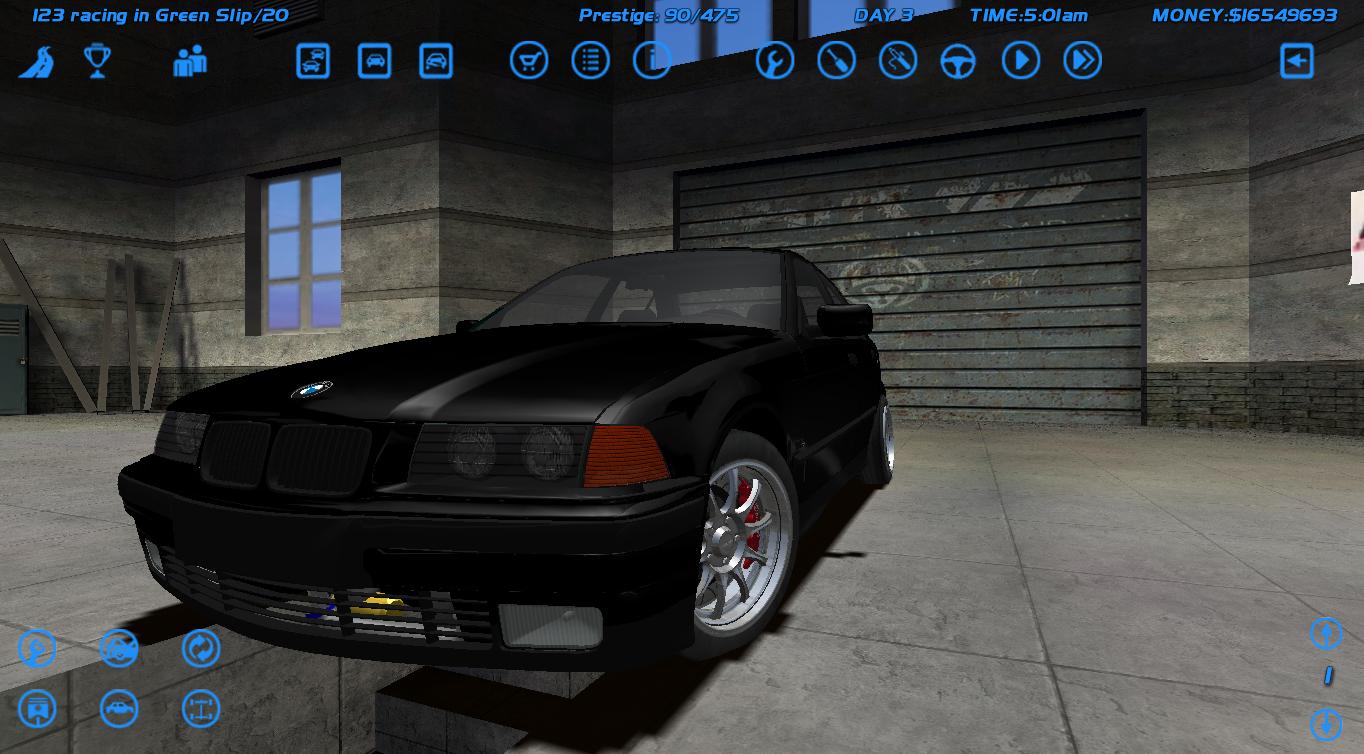Viewport: 1364px width, 754px height.
Task: Open the car info panel
Action: (x=652, y=60)
